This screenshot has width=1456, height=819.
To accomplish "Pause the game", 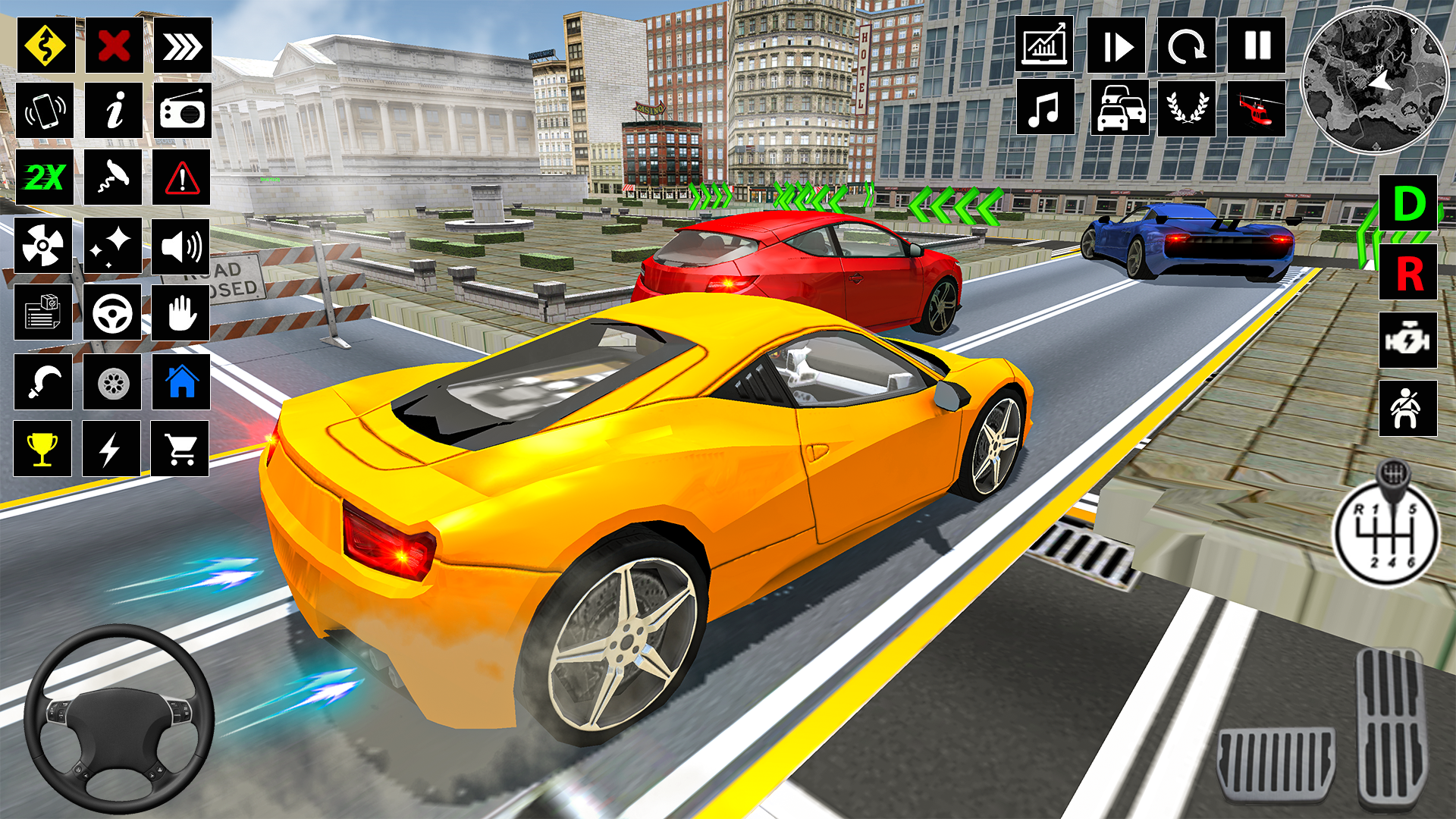I will 1257,48.
